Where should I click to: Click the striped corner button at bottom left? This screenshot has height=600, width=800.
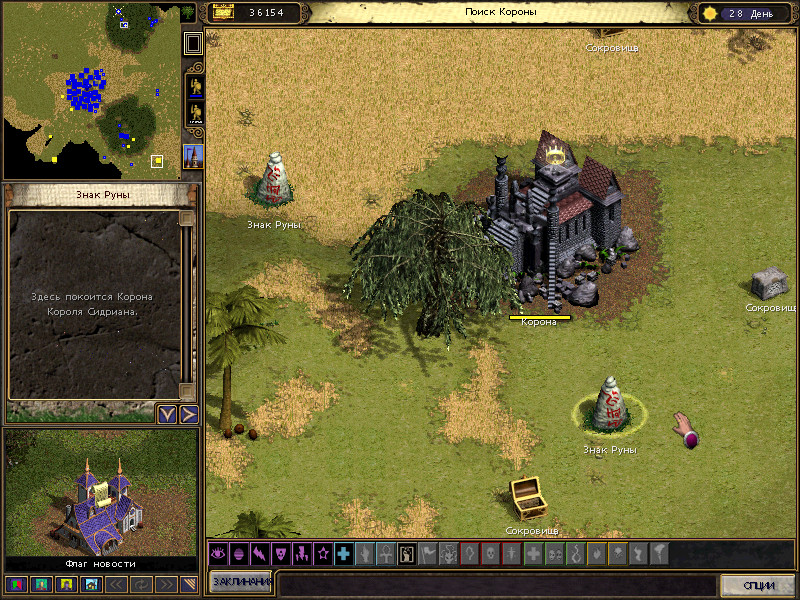click(x=188, y=584)
